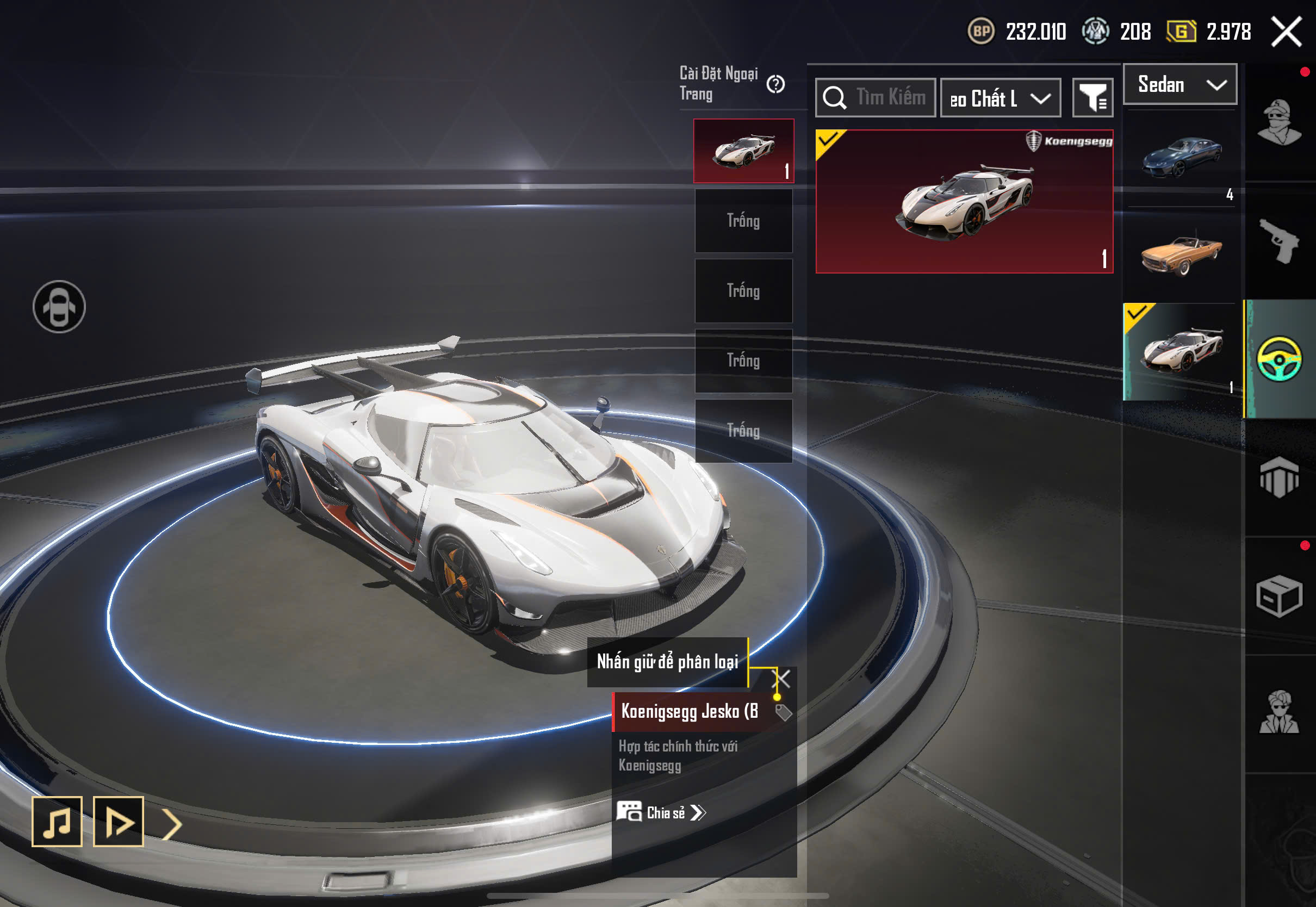Open the parachute category tab
This screenshot has width=1316, height=907.
click(x=1278, y=477)
